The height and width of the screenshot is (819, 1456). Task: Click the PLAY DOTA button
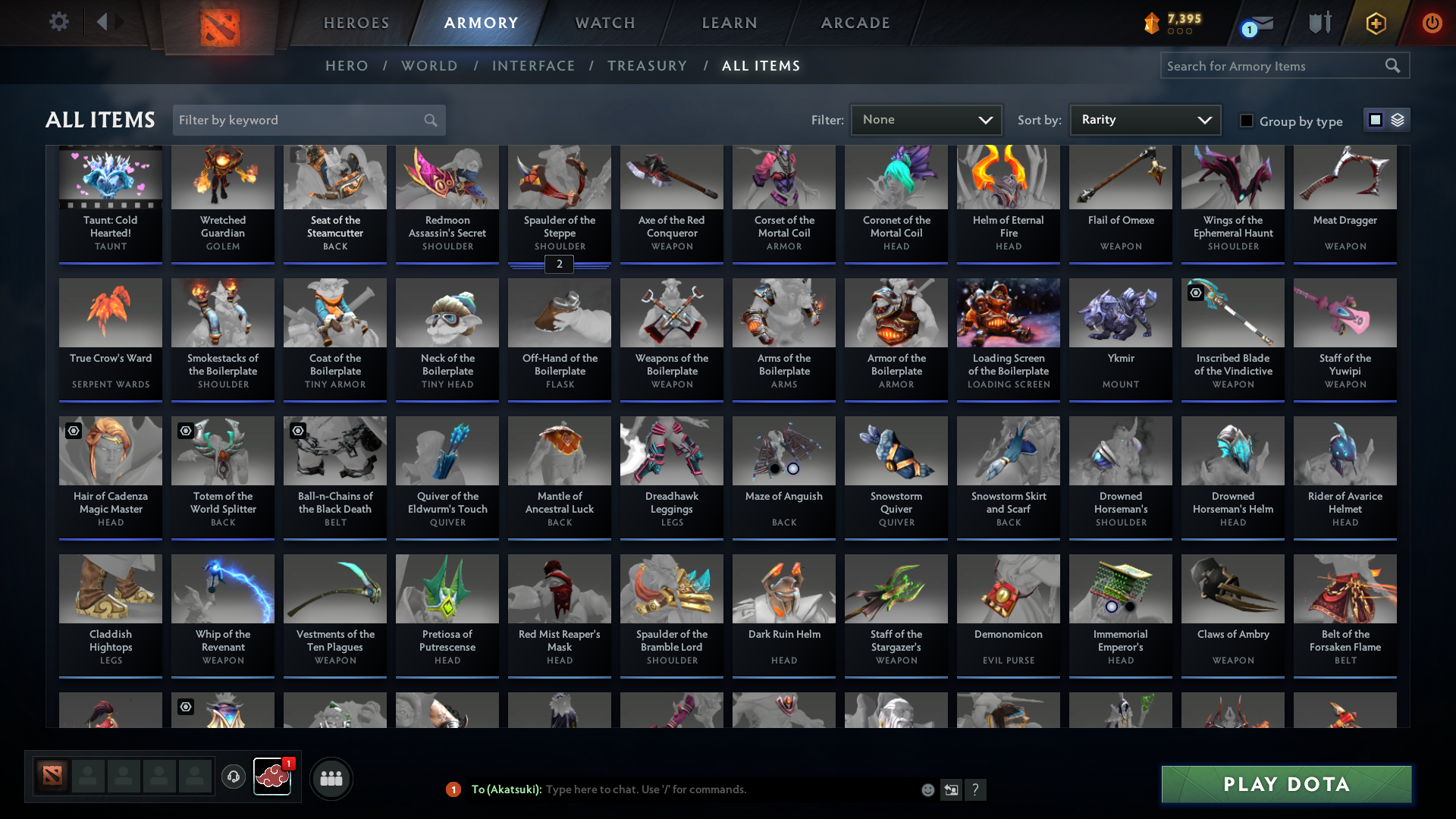tap(1285, 784)
